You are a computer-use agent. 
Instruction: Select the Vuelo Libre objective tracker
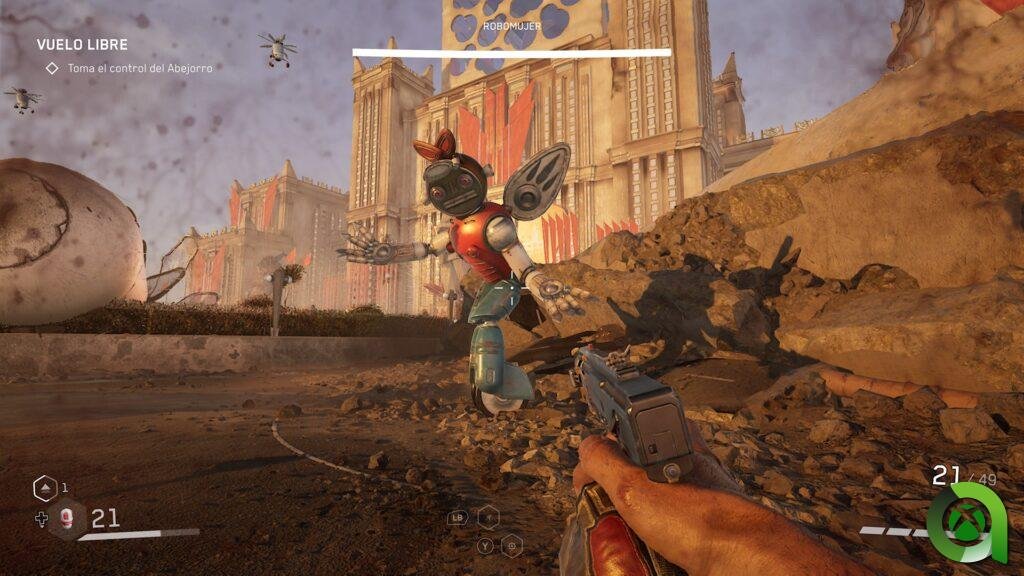click(82, 45)
